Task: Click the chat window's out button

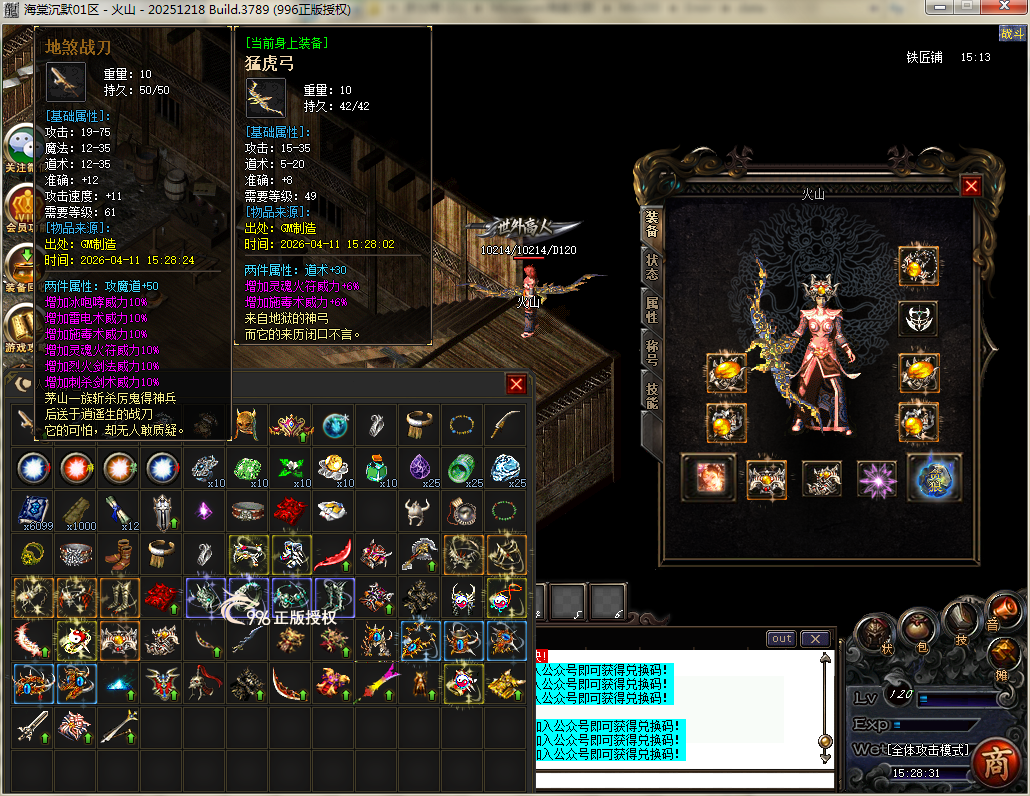Action: [x=781, y=639]
